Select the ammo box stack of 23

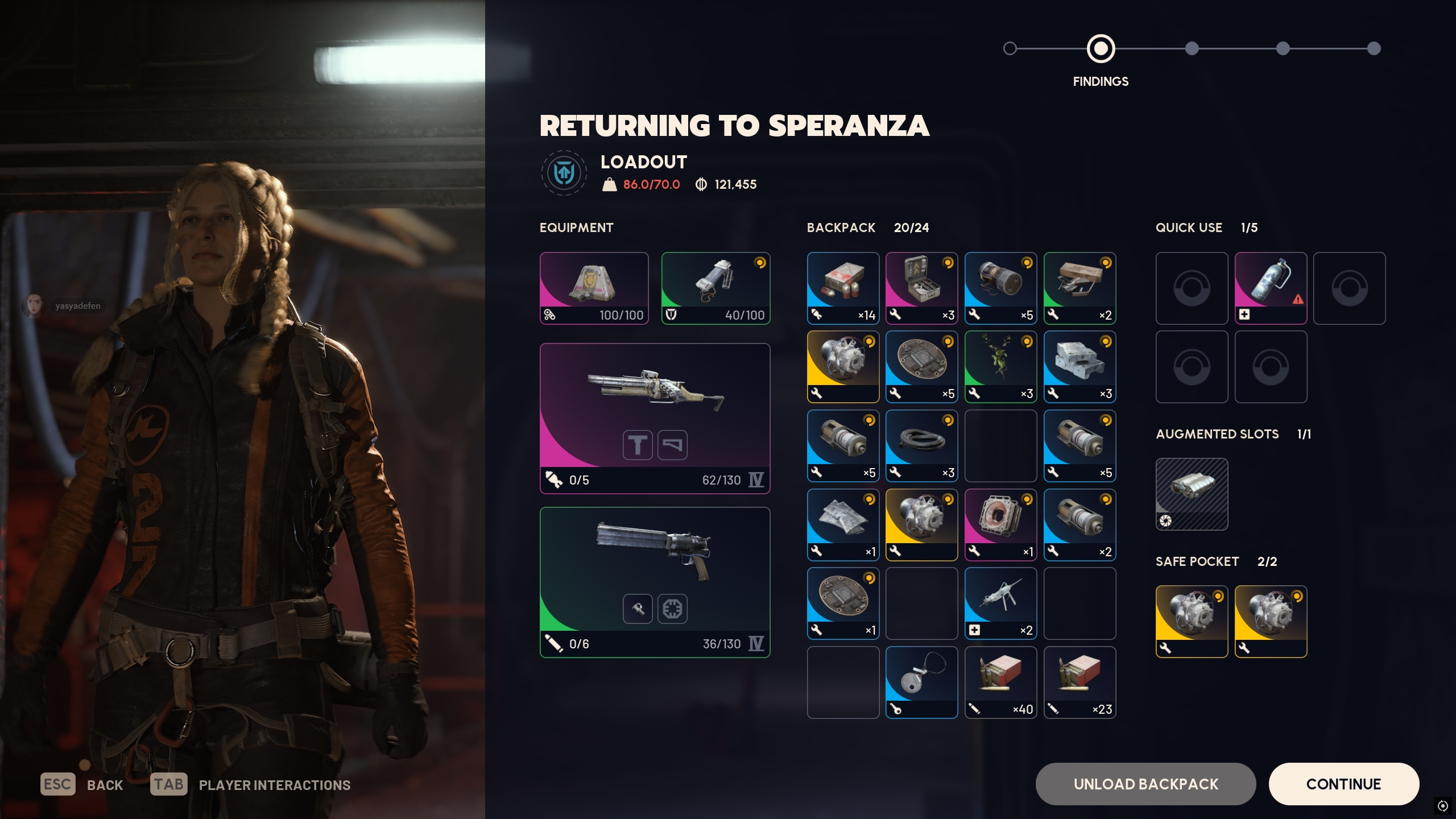click(x=1079, y=682)
